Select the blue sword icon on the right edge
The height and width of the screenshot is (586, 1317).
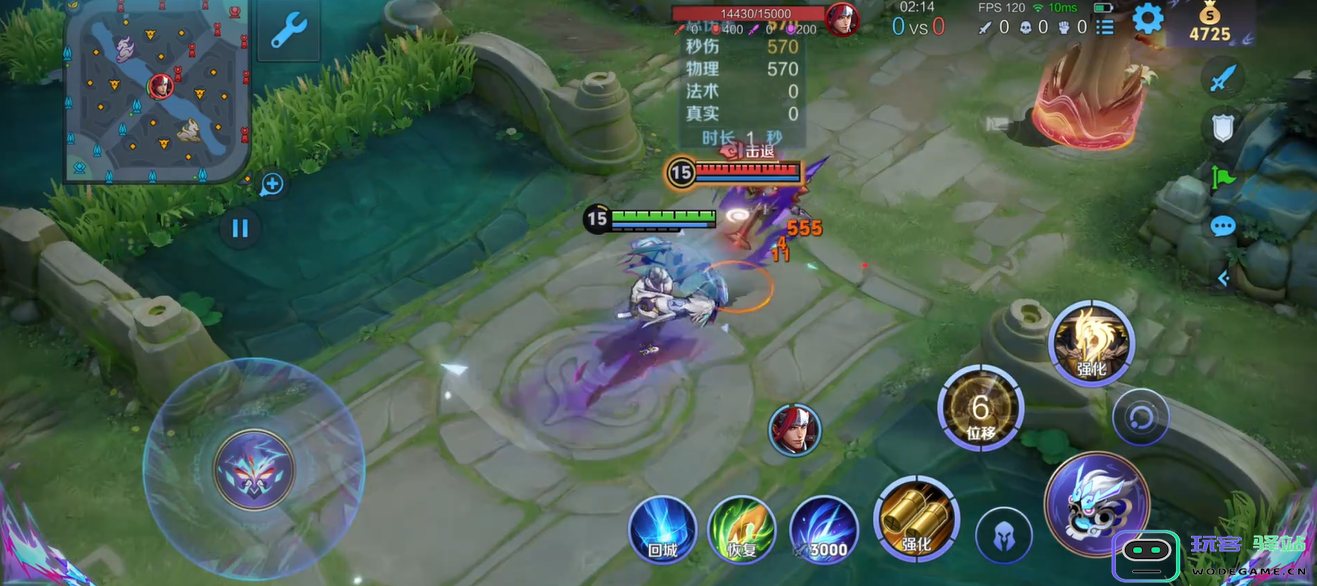tap(1223, 78)
